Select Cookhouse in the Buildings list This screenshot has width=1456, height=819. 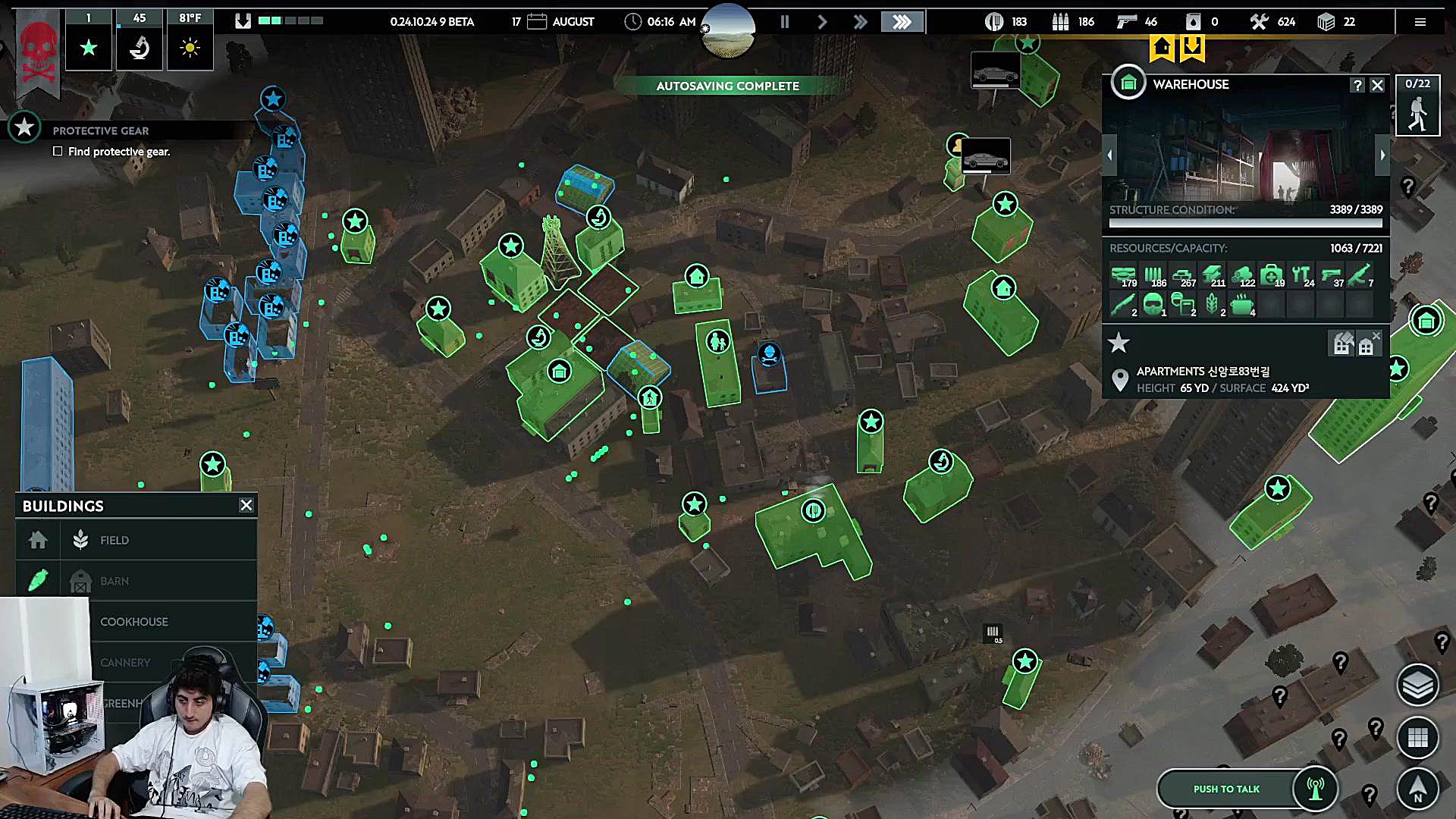point(134,622)
